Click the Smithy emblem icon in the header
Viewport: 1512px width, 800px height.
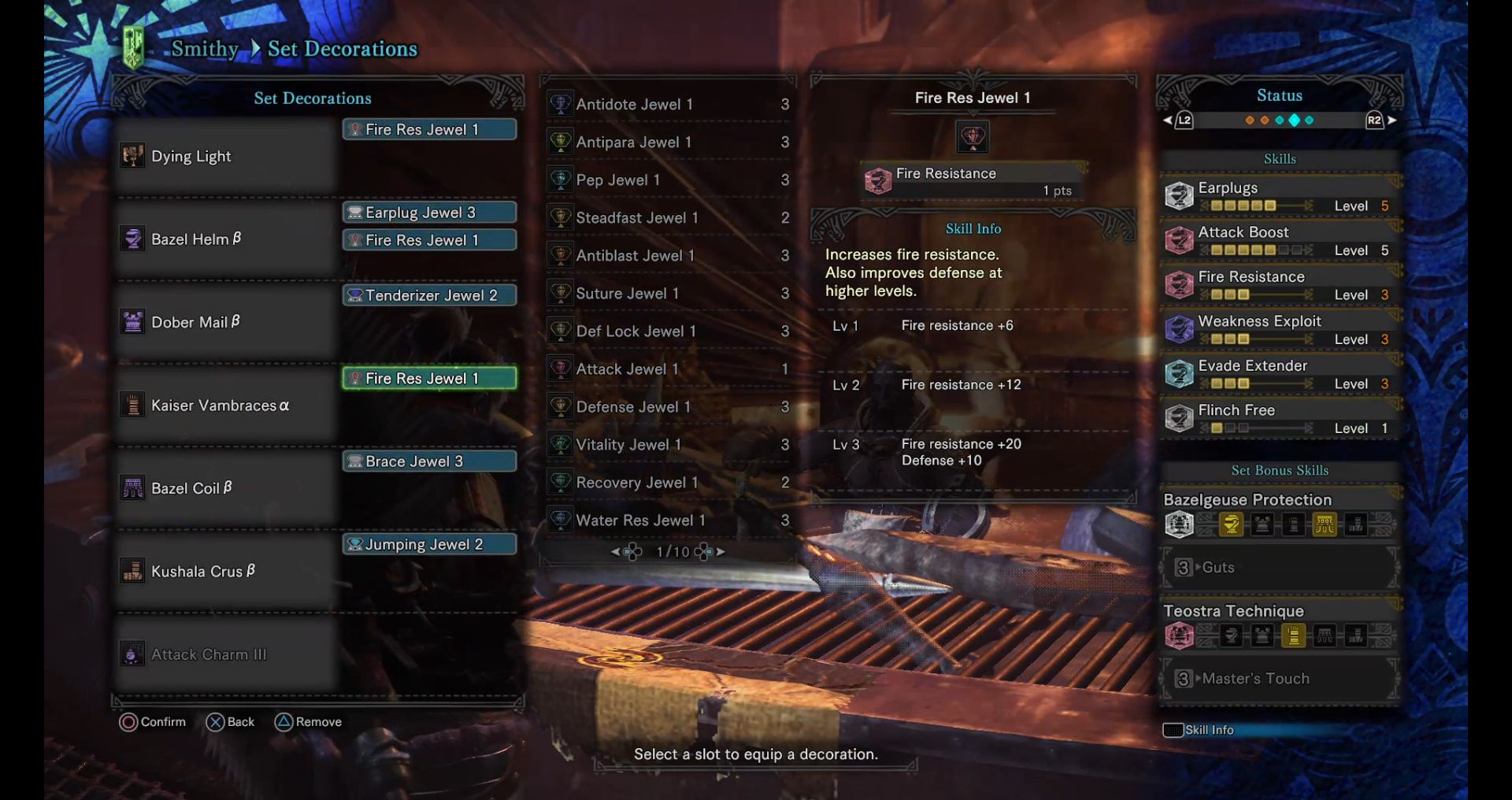132,46
